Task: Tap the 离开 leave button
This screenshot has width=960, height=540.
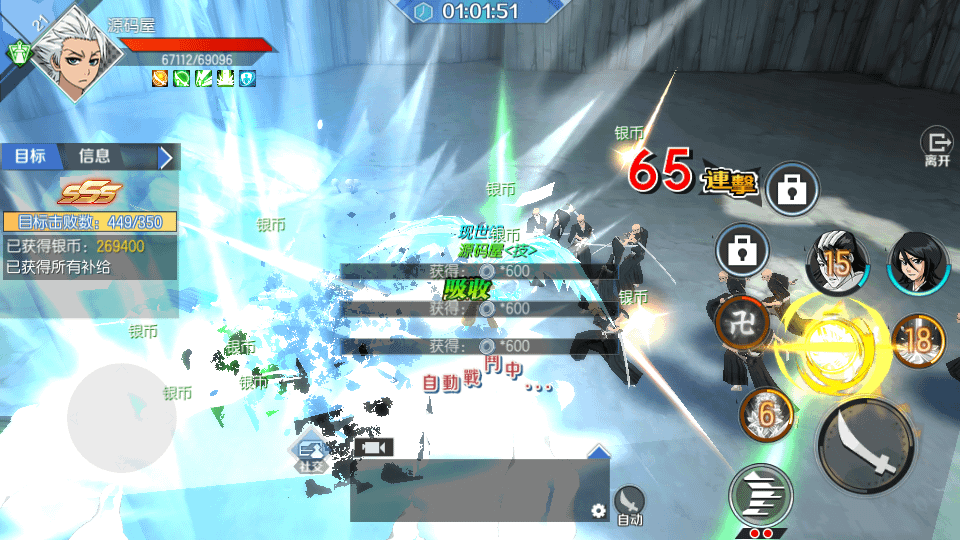Action: click(x=937, y=147)
